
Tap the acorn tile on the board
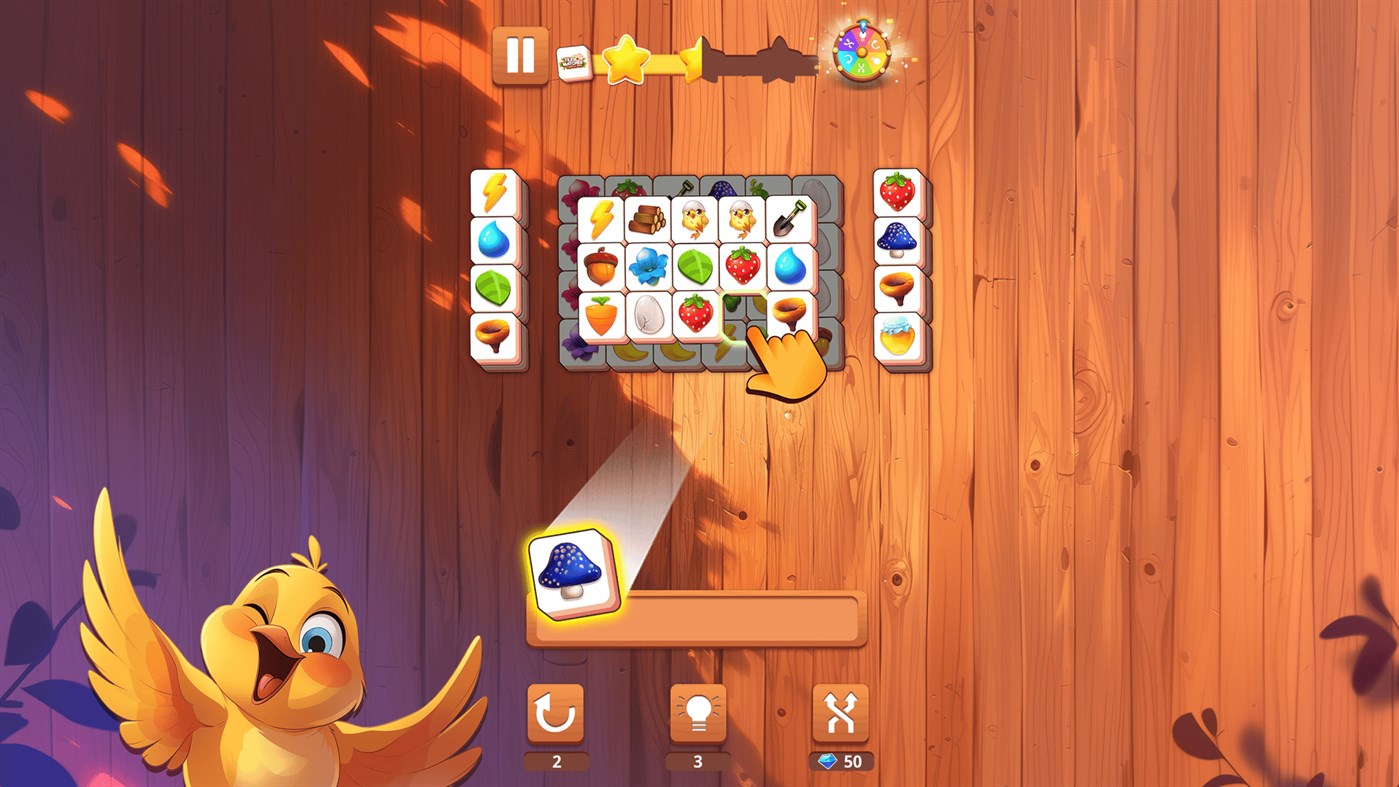pos(598,267)
